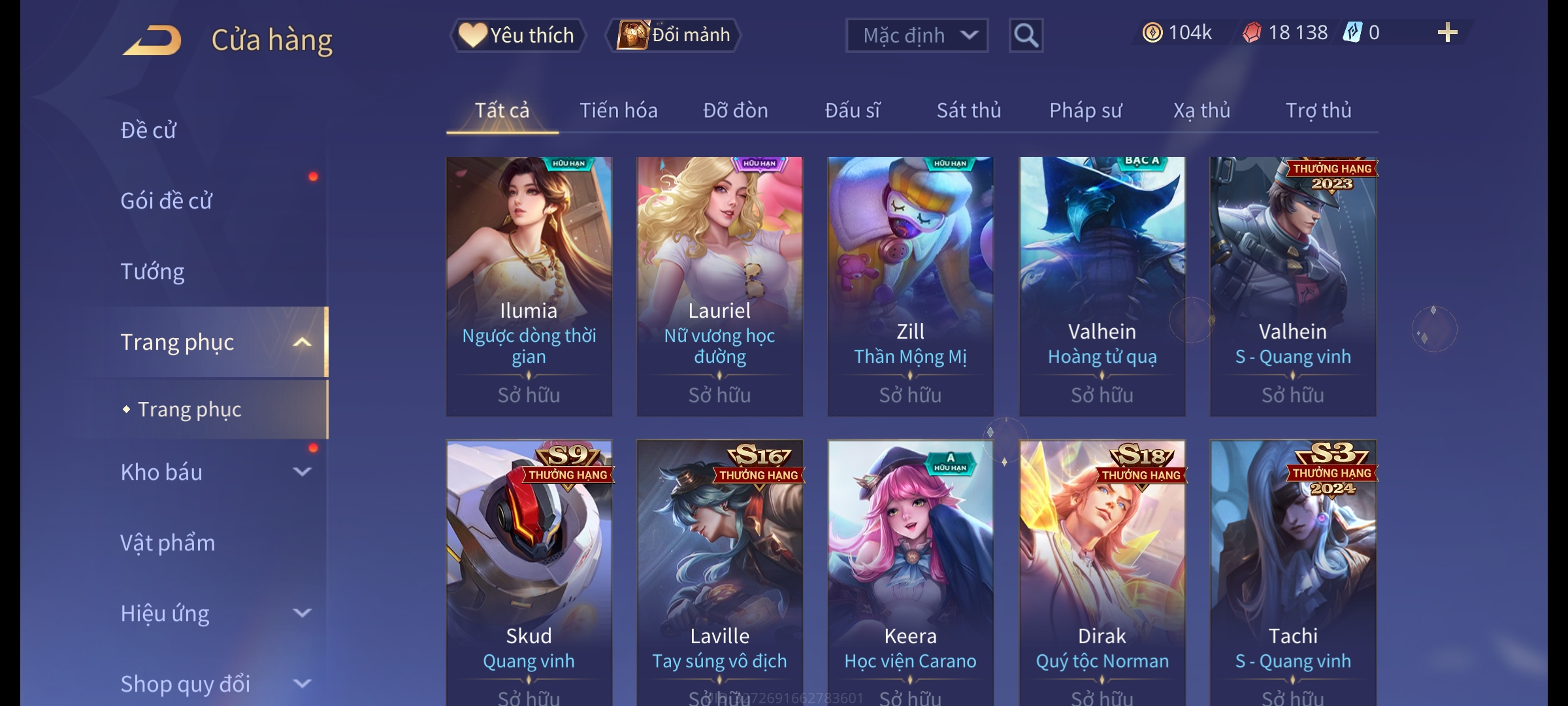Switch to the Tiến hóa tab
The image size is (1568, 706).
pos(618,110)
